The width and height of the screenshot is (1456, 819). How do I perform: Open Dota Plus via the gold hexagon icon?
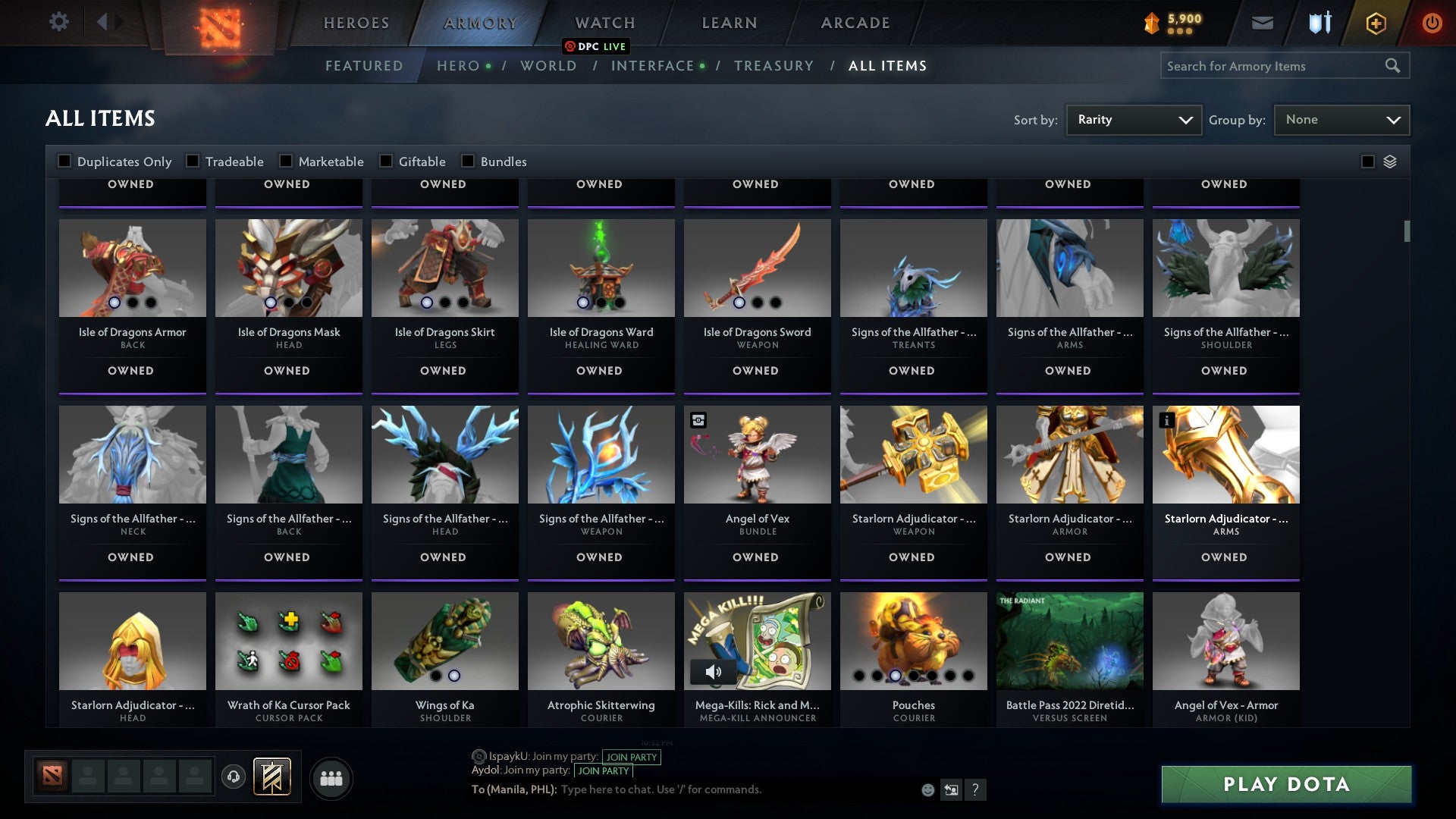[x=1376, y=23]
